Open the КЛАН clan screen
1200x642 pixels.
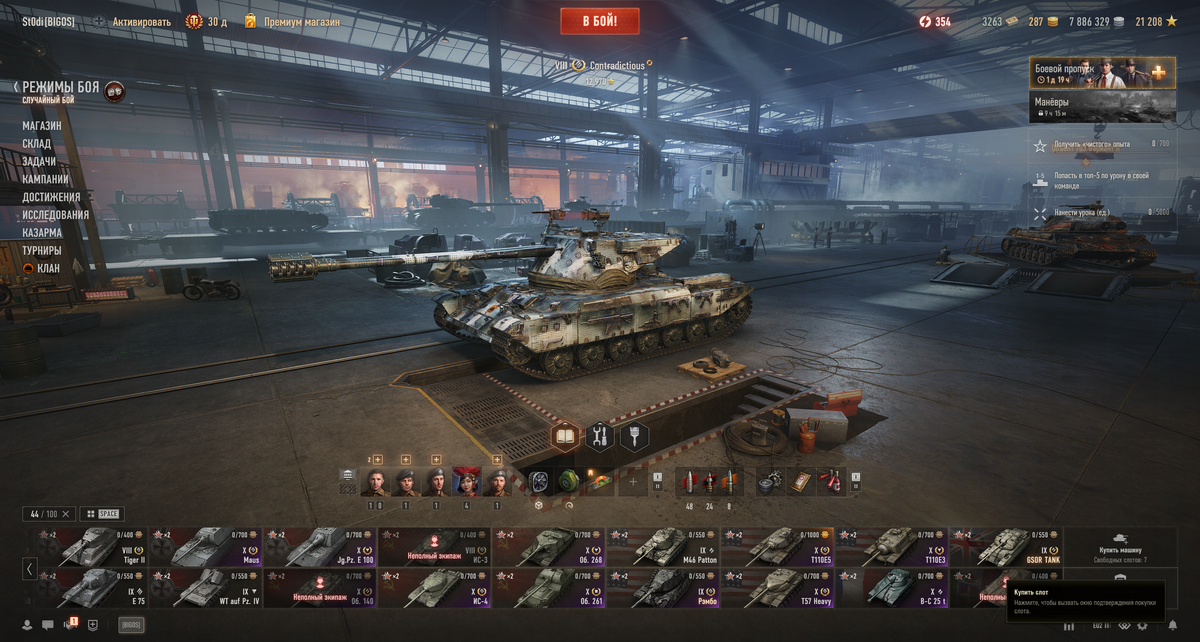point(48,268)
